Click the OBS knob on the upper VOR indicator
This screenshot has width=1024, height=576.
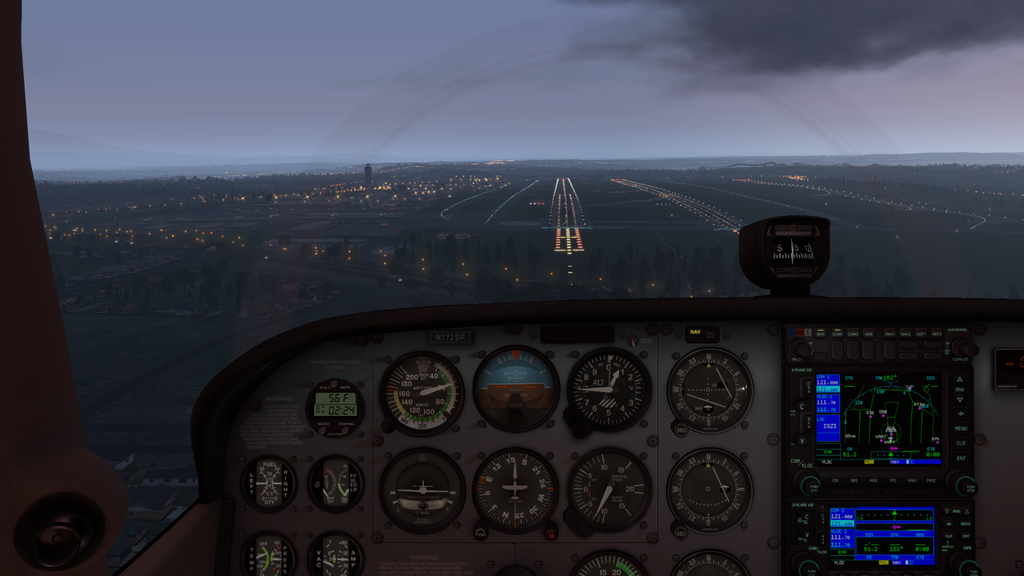677,429
